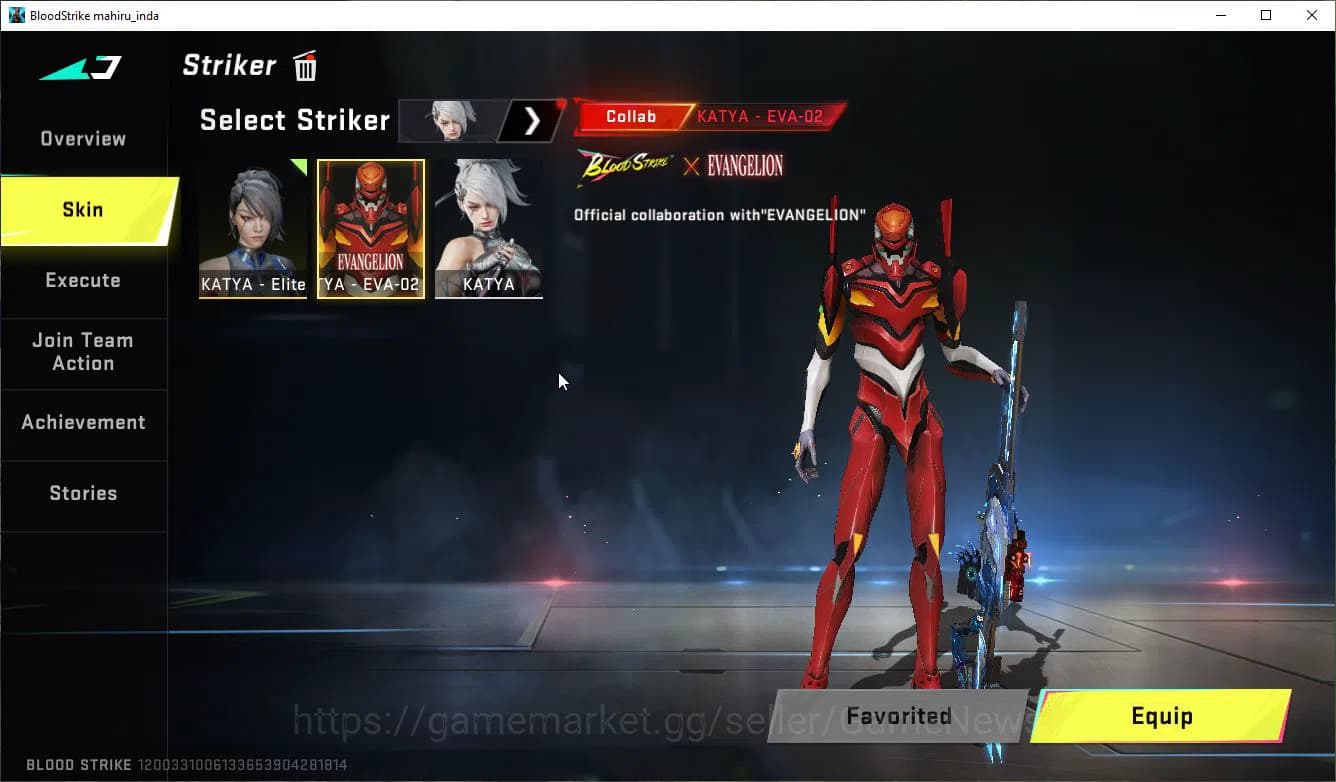Click the BloodStrike app icon in the title bar

(x=16, y=15)
